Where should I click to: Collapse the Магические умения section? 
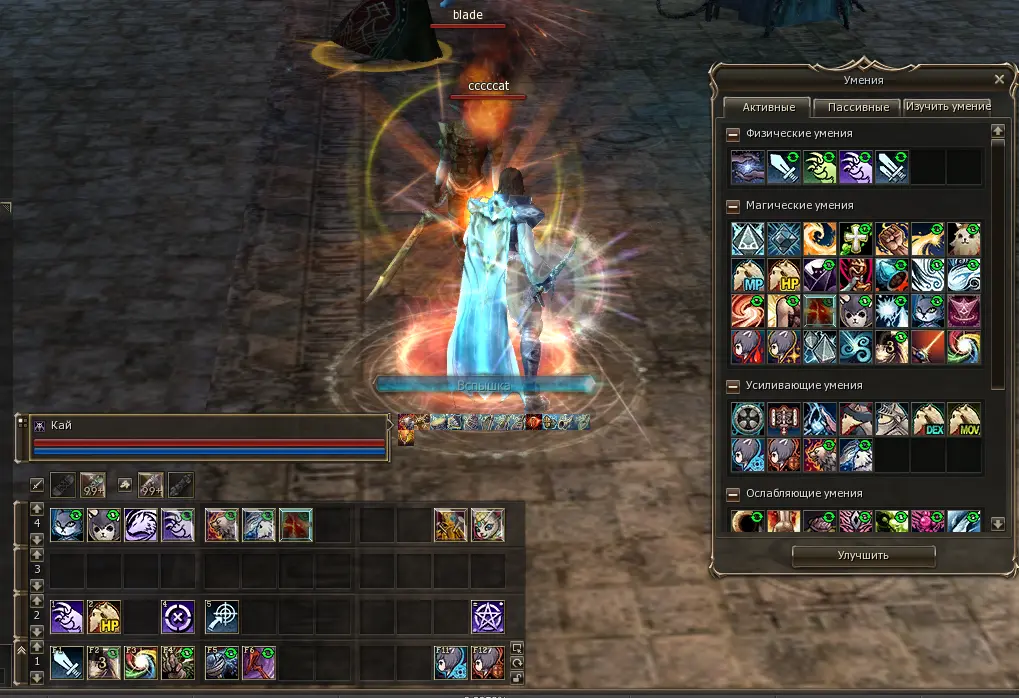pyautogui.click(x=733, y=206)
